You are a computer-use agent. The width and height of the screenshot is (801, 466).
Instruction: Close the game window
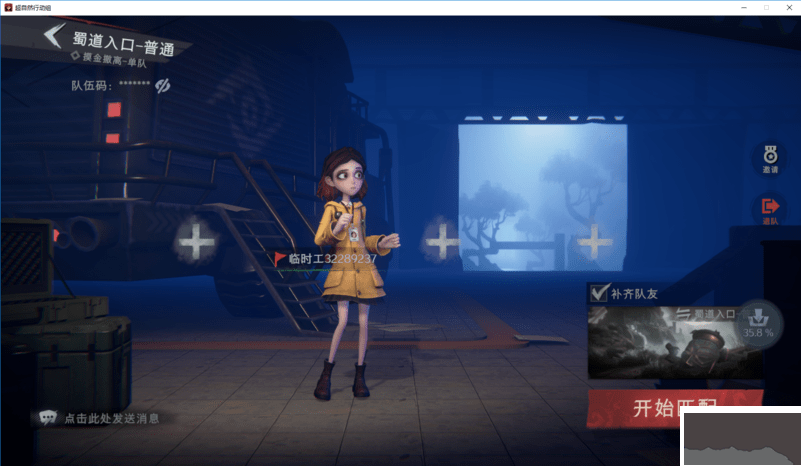click(x=788, y=7)
